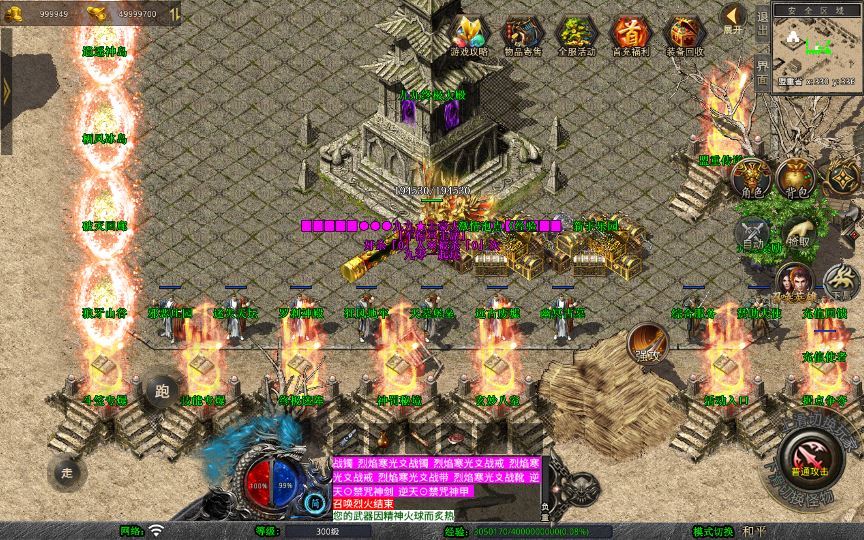Open the 游戏攻略 game guide
Image resolution: width=864 pixels, height=540 pixels.
point(469,36)
